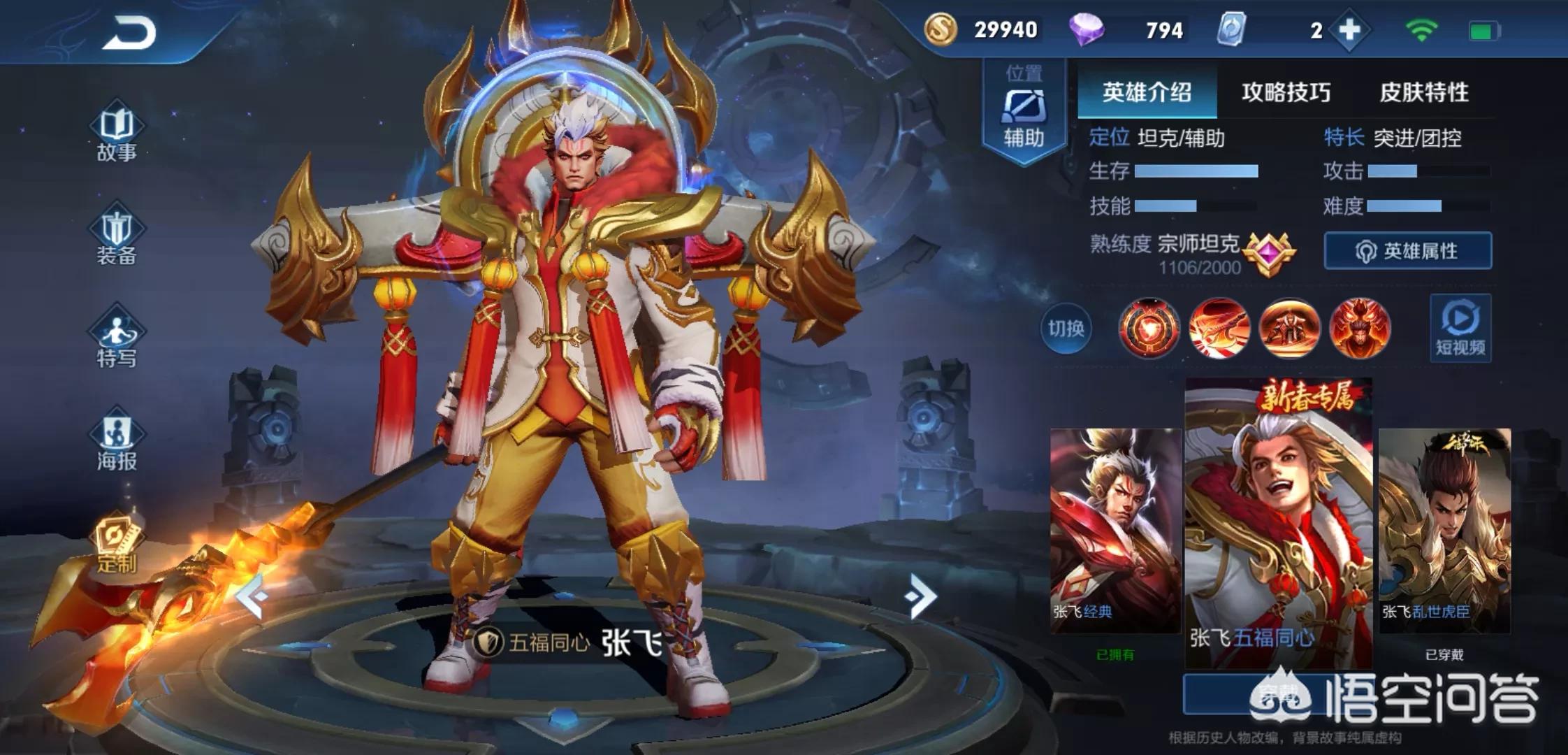Switch to the 皮肤特性 tab
The height and width of the screenshot is (755, 1568).
1423,92
